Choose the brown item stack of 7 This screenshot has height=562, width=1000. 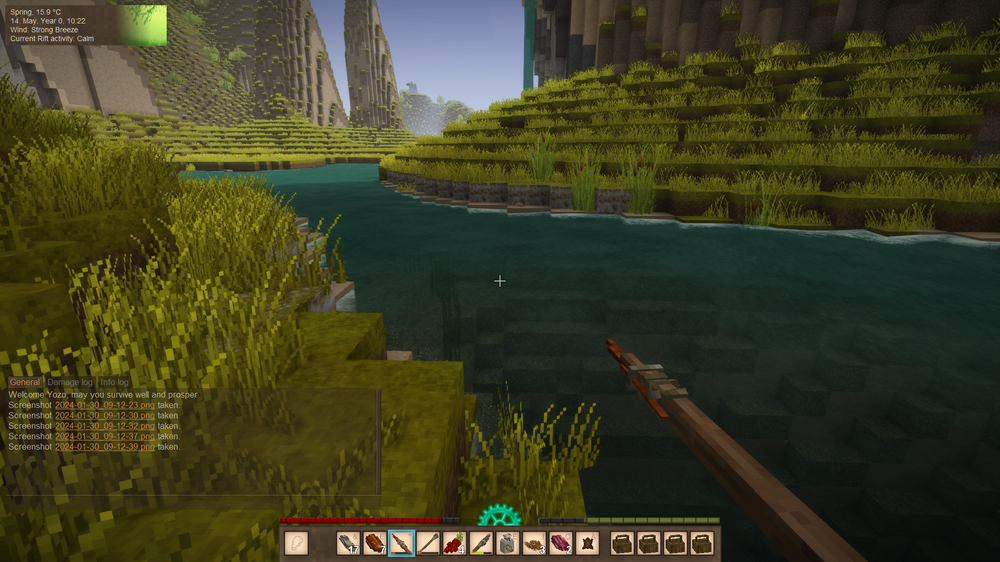click(375, 543)
